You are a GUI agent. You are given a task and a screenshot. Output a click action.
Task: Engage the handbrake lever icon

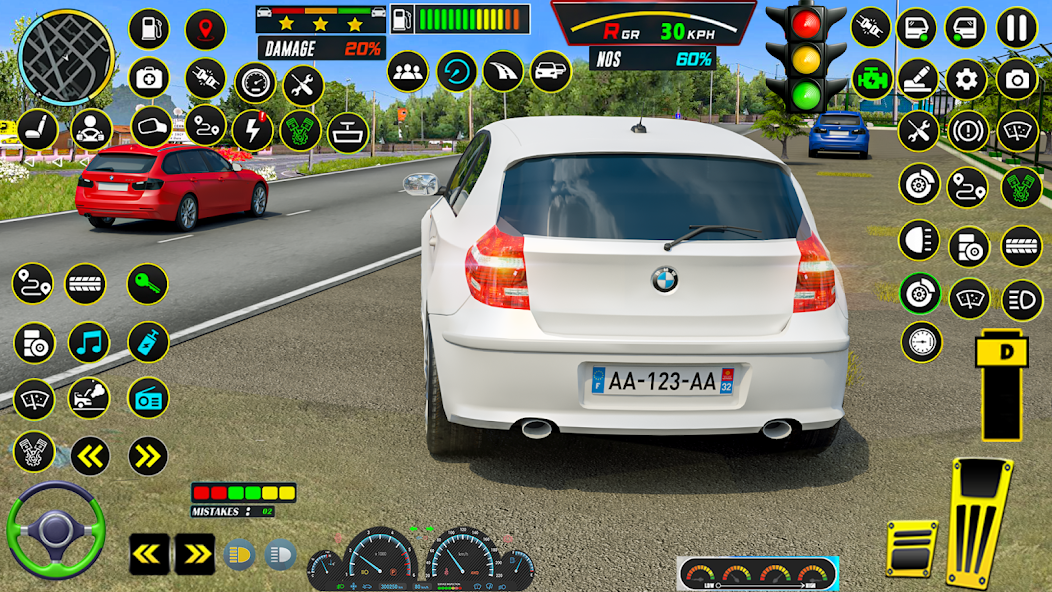(x=918, y=79)
